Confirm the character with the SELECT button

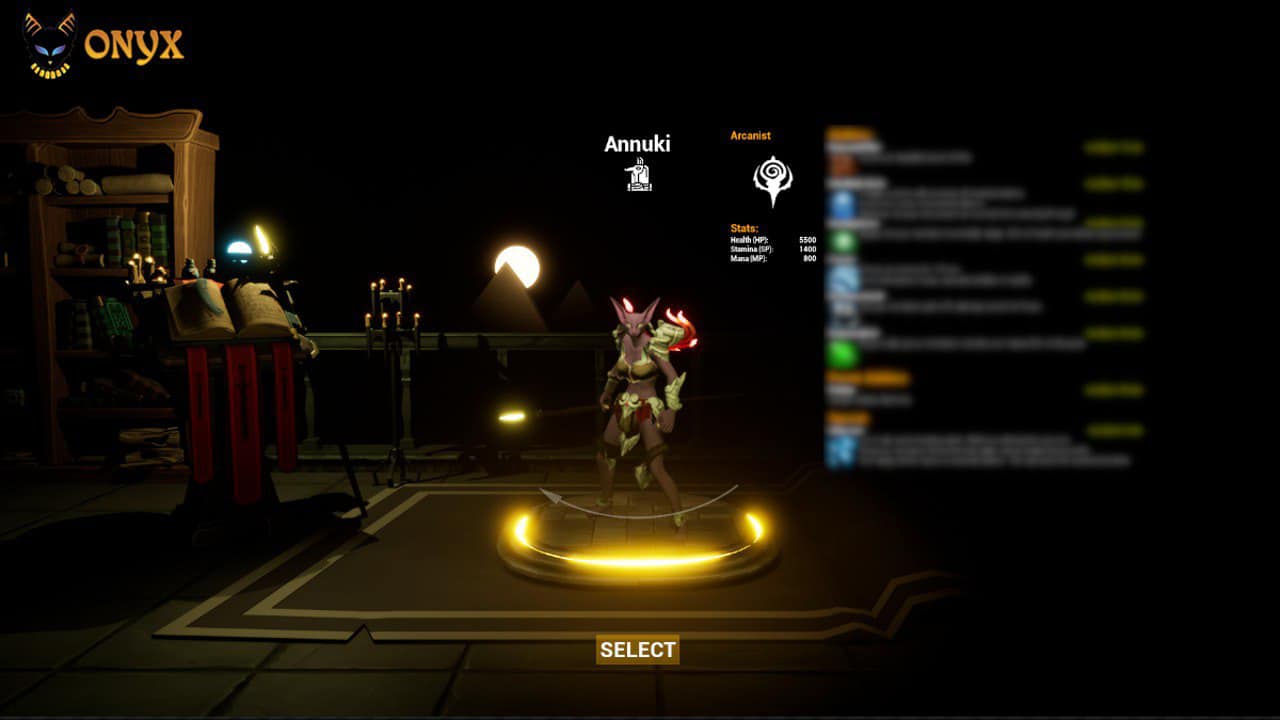click(638, 650)
